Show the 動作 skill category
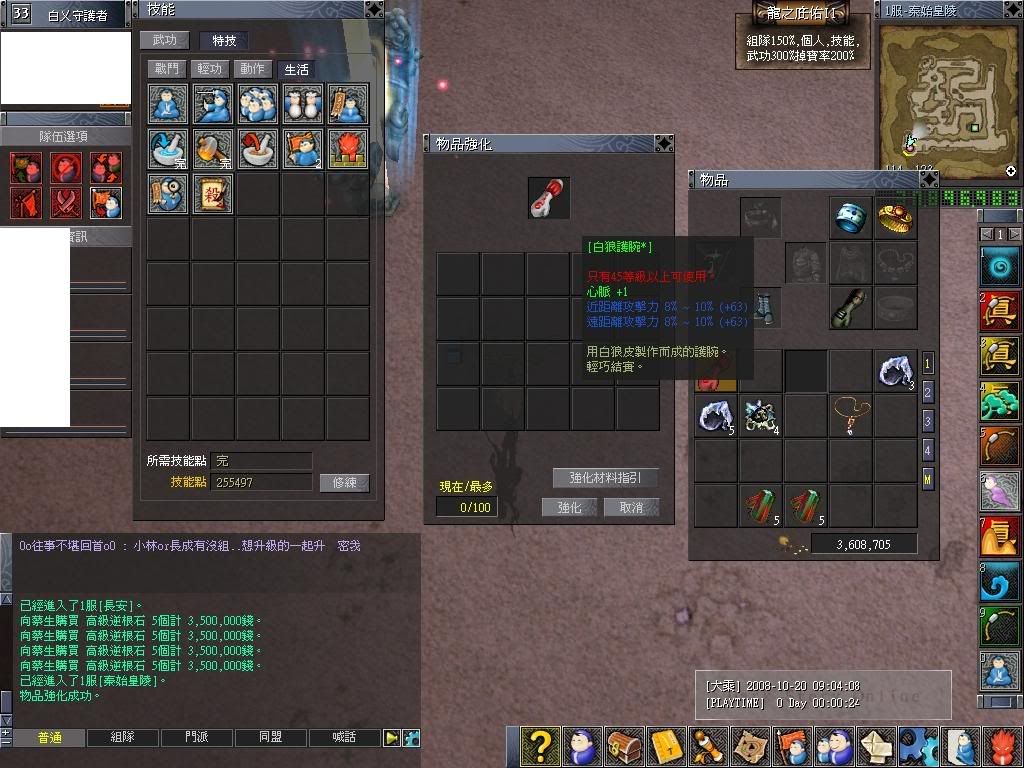Screen dimensions: 1024x768 pyautogui.click(x=253, y=69)
